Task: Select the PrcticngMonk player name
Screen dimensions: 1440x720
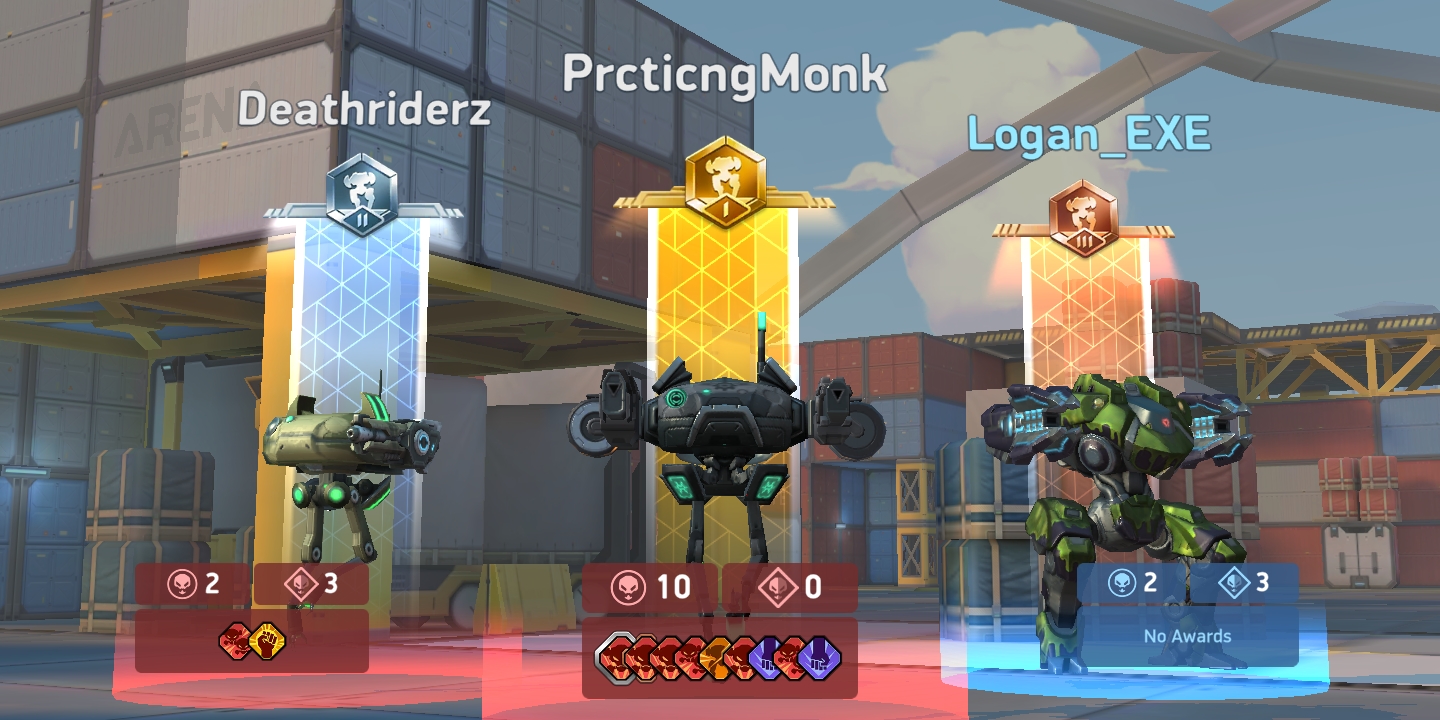Action: point(724,75)
